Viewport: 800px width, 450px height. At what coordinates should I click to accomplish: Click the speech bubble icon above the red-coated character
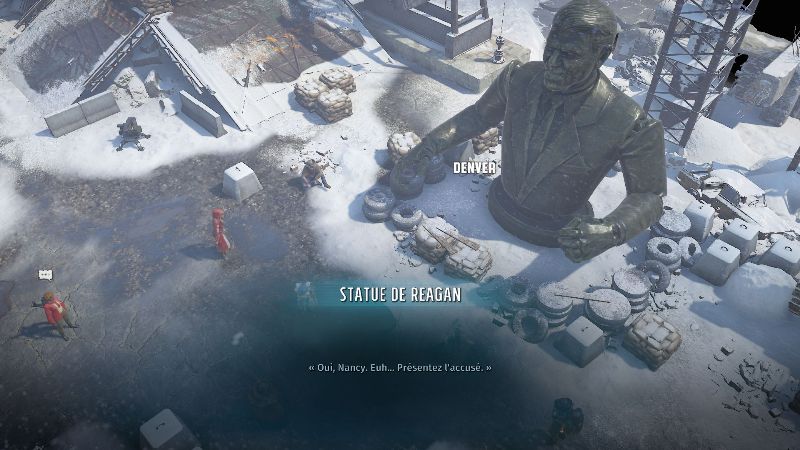pos(45,274)
